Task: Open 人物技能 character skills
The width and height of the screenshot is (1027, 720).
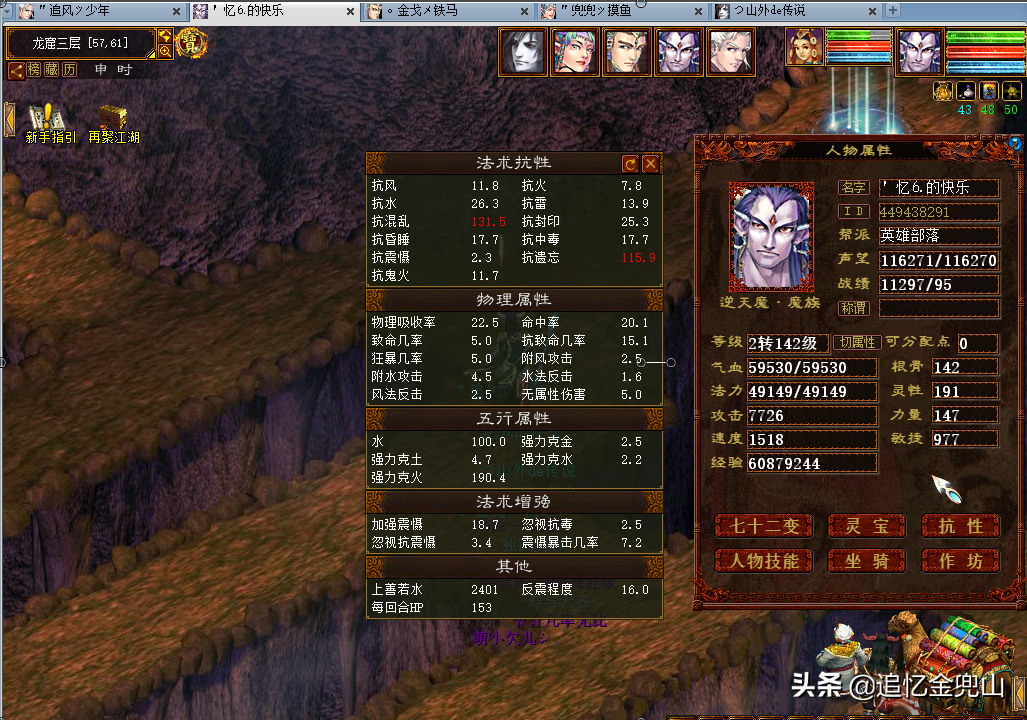Action: point(763,561)
